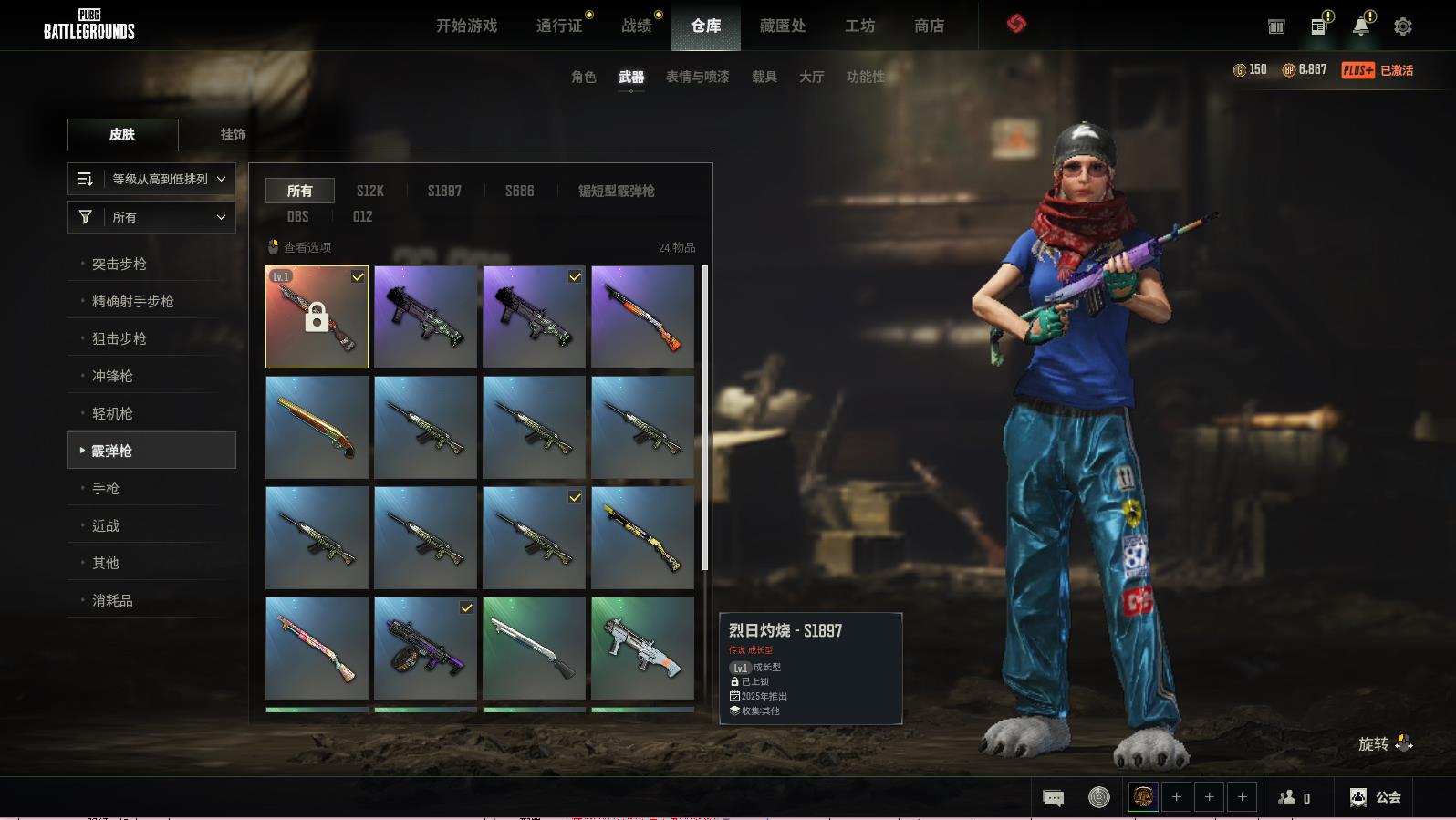Open the 工坊 workshop tab

(859, 26)
